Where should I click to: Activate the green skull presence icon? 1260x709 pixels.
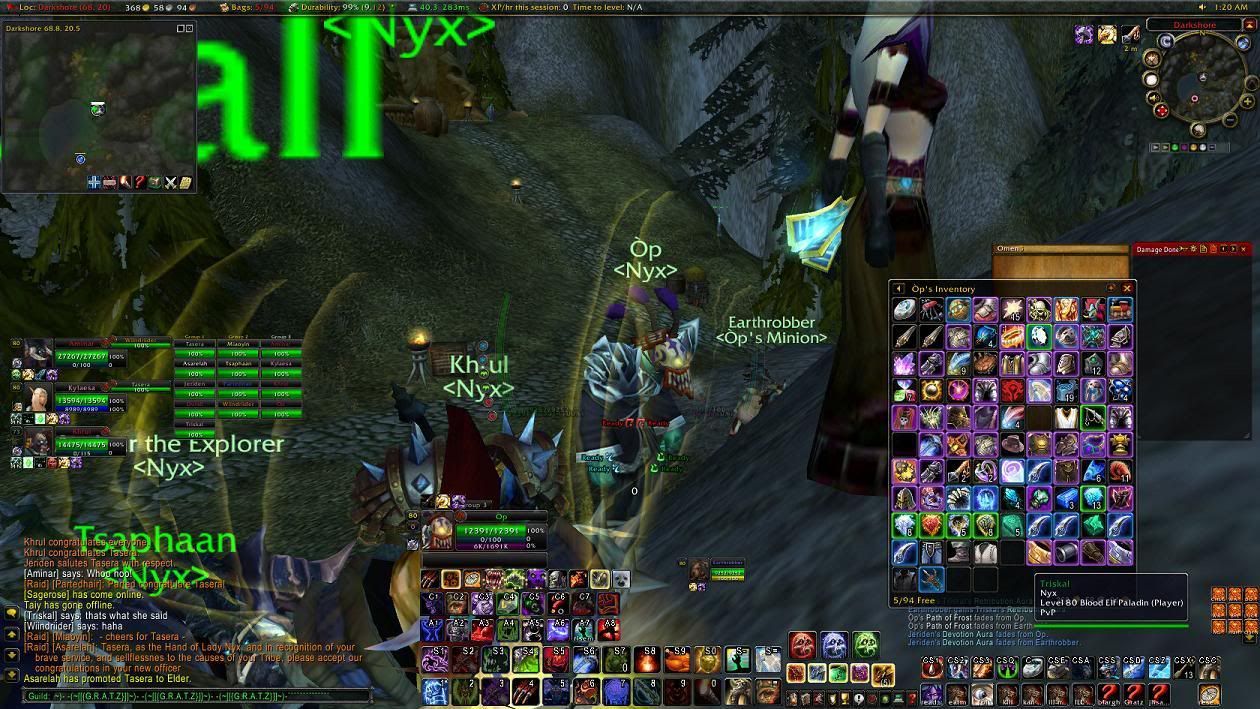tap(867, 645)
